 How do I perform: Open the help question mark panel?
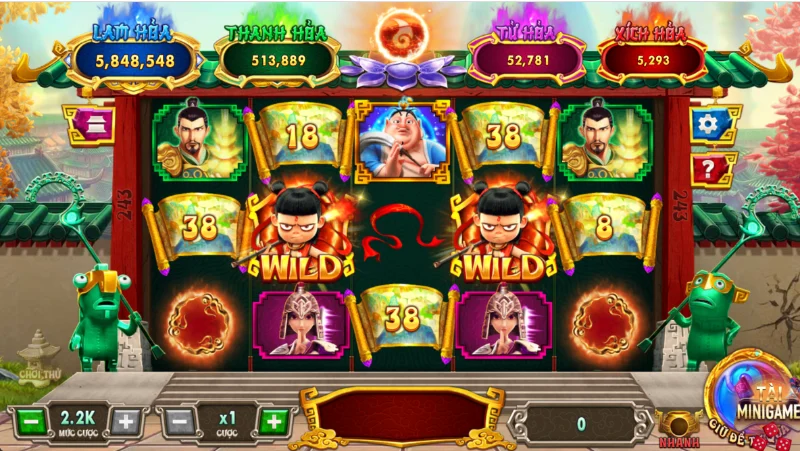(x=710, y=169)
